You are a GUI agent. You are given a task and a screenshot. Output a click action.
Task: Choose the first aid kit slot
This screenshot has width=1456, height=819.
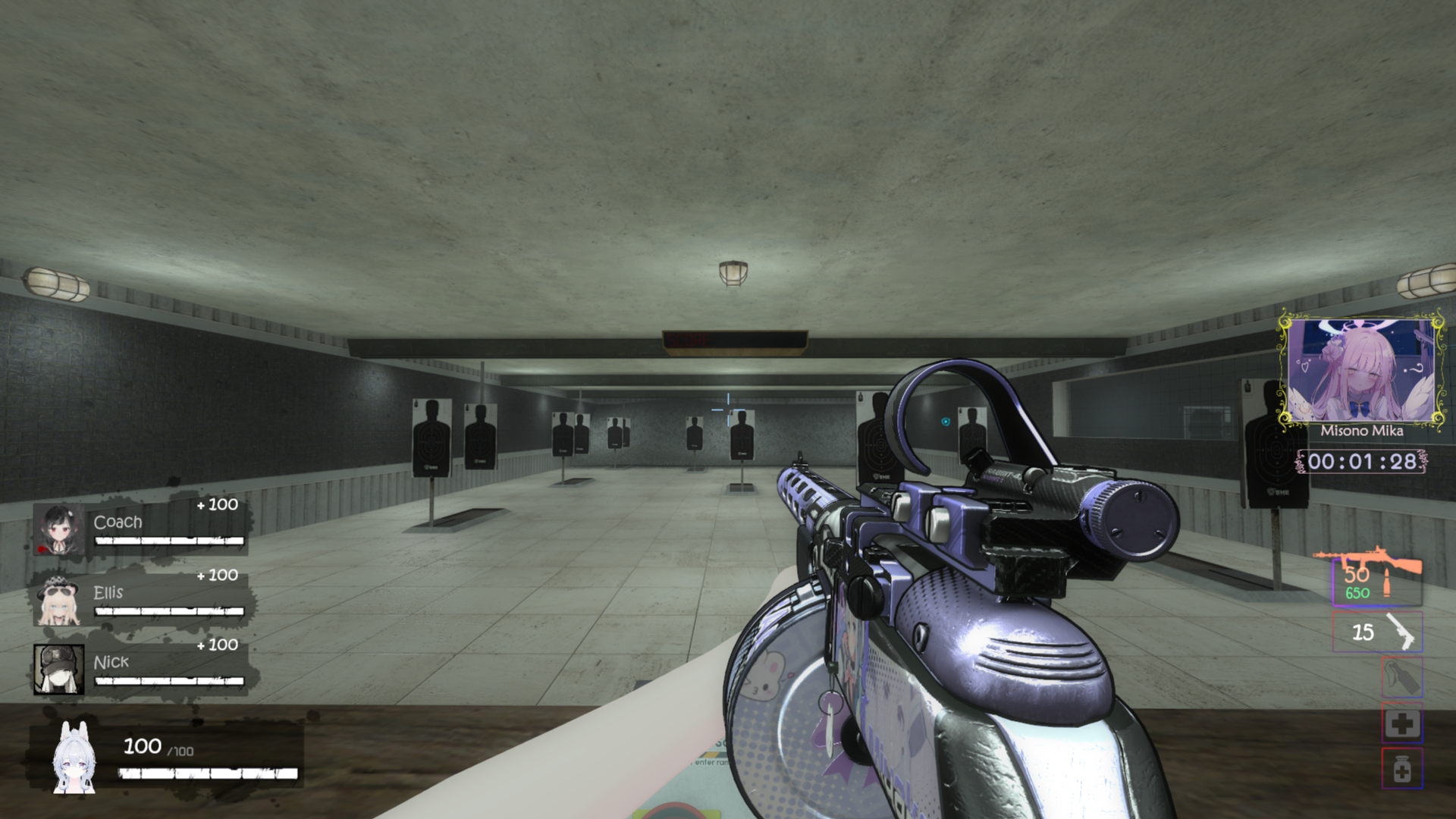click(x=1401, y=723)
